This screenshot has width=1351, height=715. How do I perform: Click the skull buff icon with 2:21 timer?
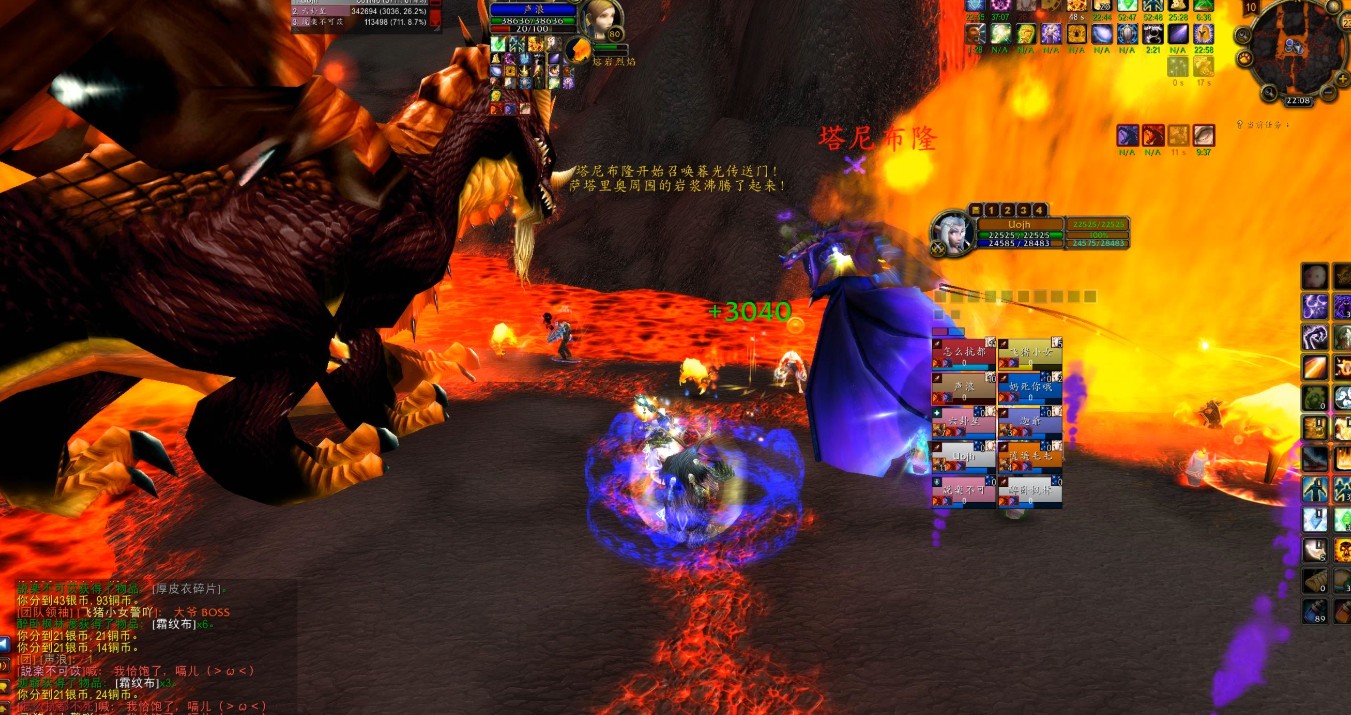(x=1152, y=35)
